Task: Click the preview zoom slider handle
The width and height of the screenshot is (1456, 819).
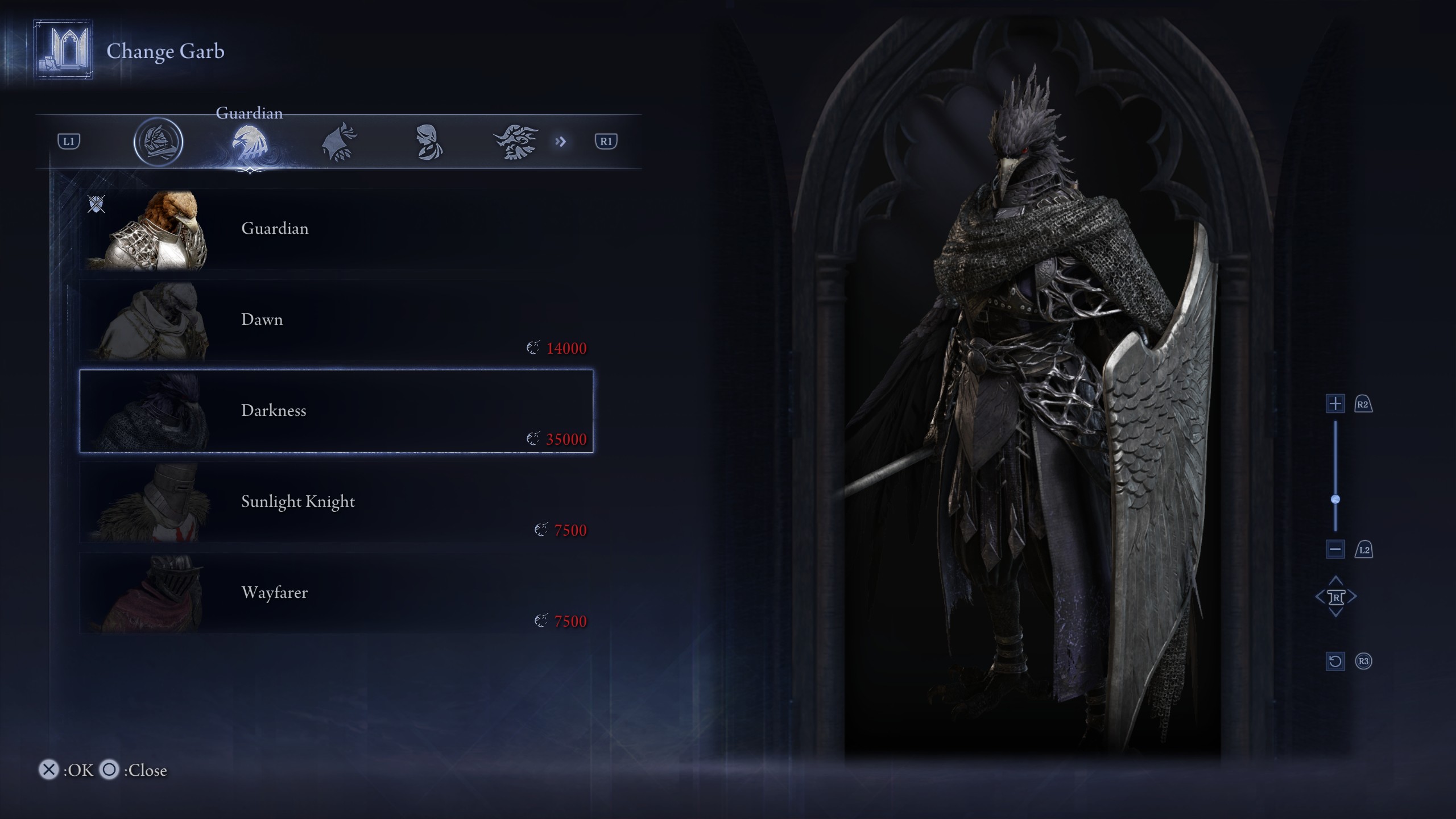Action: point(1335,499)
